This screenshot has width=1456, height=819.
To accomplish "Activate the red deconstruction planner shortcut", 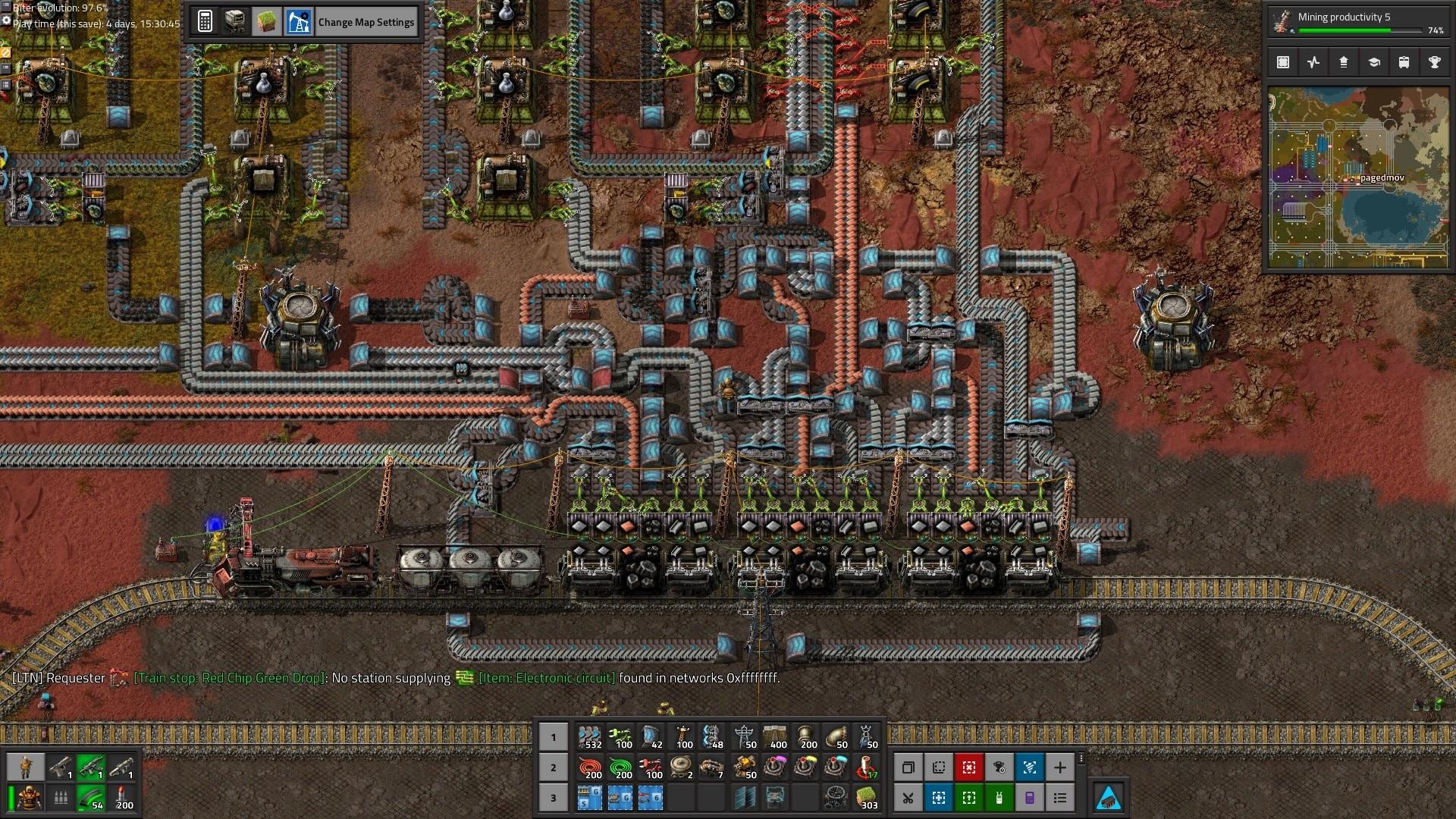I will point(968,767).
